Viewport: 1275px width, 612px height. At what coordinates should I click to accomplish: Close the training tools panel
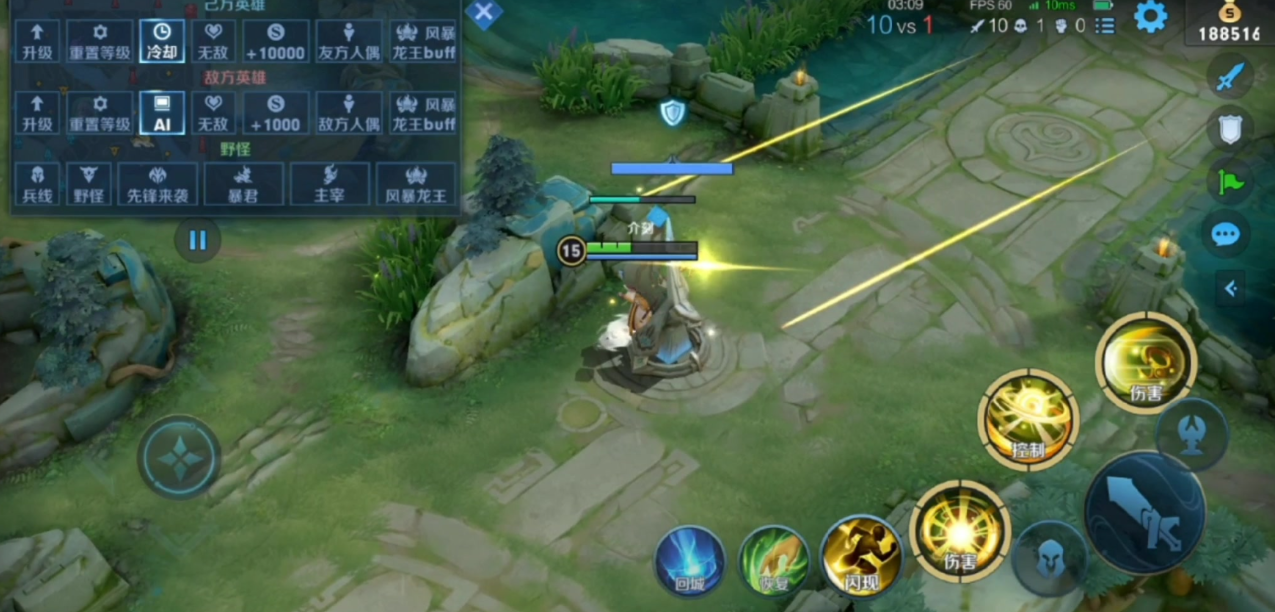tap(484, 13)
